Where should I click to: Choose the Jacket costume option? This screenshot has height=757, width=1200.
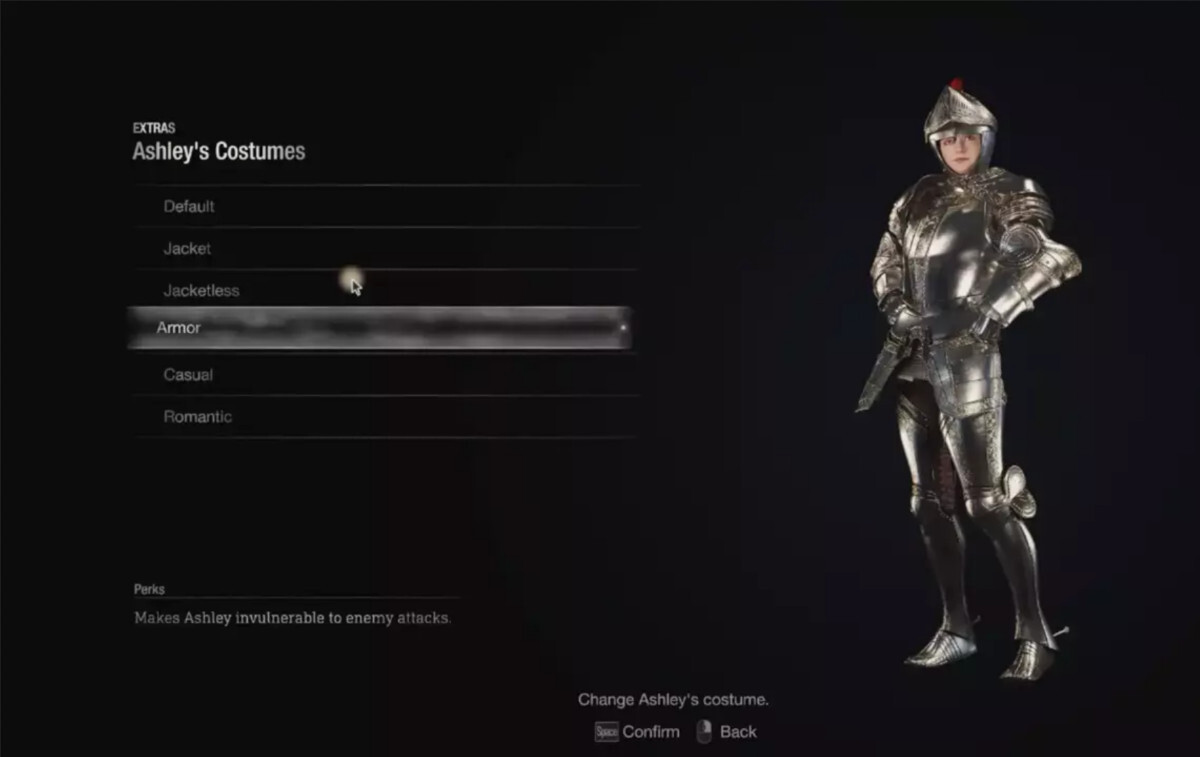[188, 249]
